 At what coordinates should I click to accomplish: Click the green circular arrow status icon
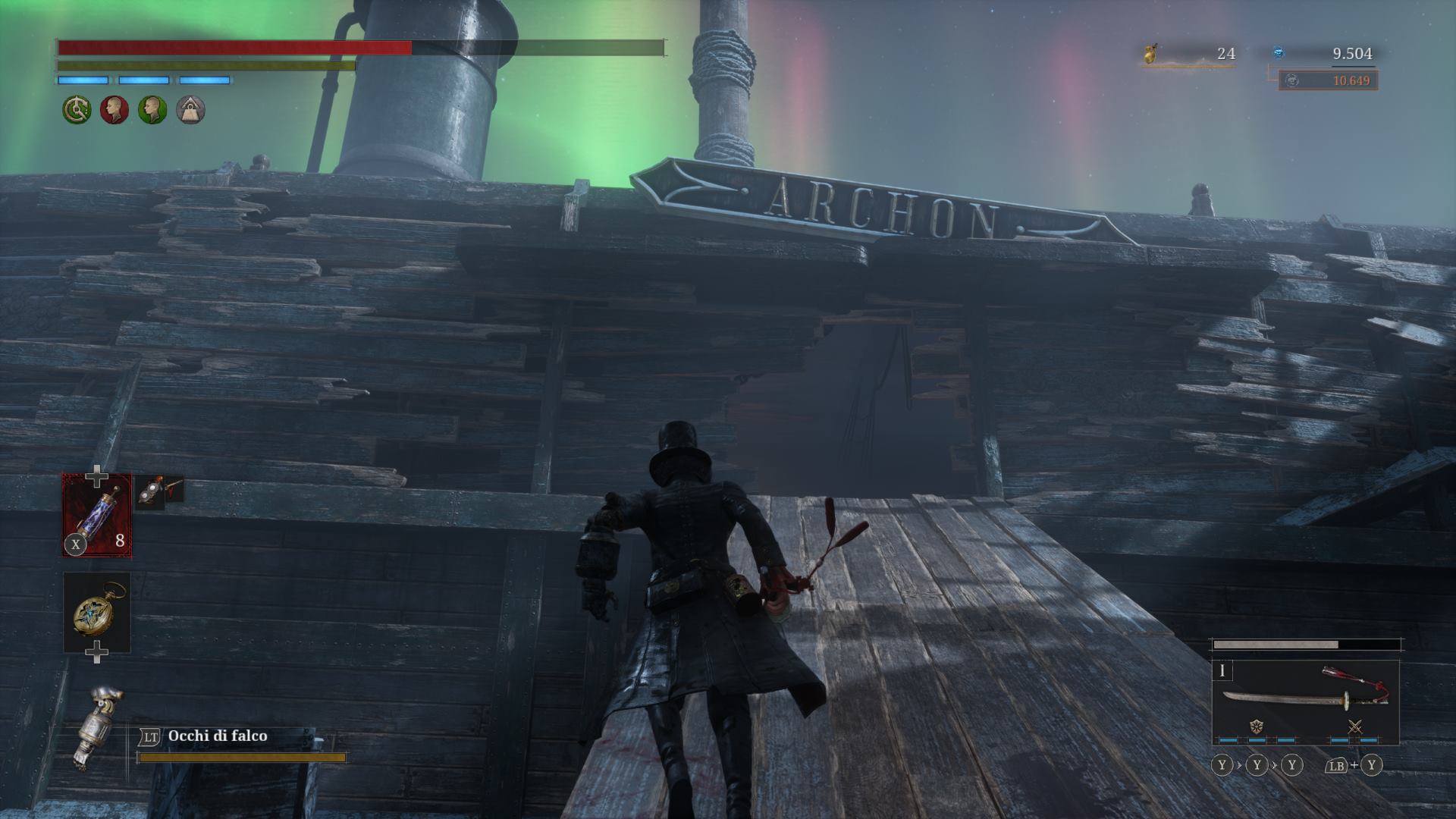[77, 111]
